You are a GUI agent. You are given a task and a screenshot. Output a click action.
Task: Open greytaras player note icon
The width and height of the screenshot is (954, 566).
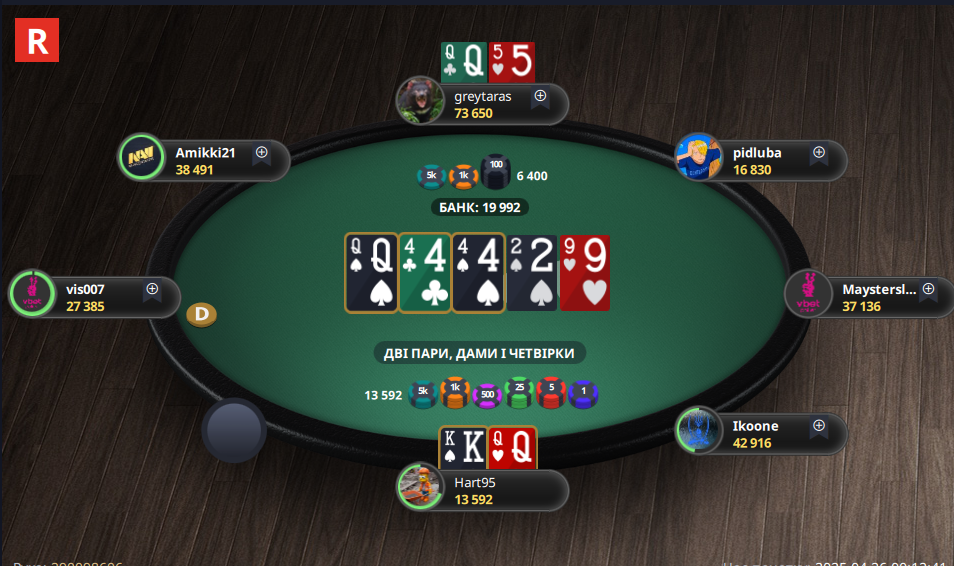point(540,97)
